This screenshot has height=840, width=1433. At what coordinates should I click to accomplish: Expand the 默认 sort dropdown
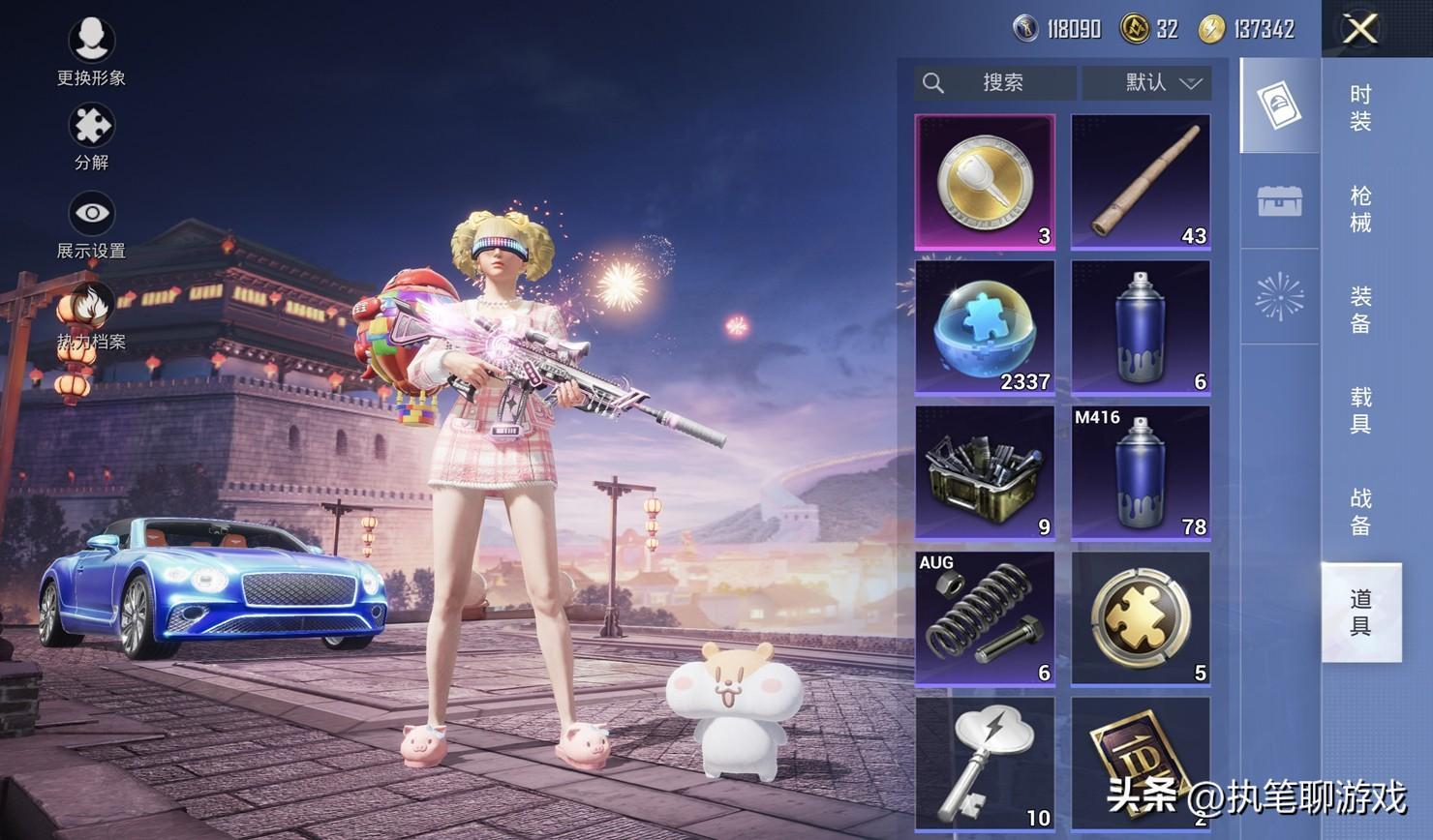[x=1147, y=83]
